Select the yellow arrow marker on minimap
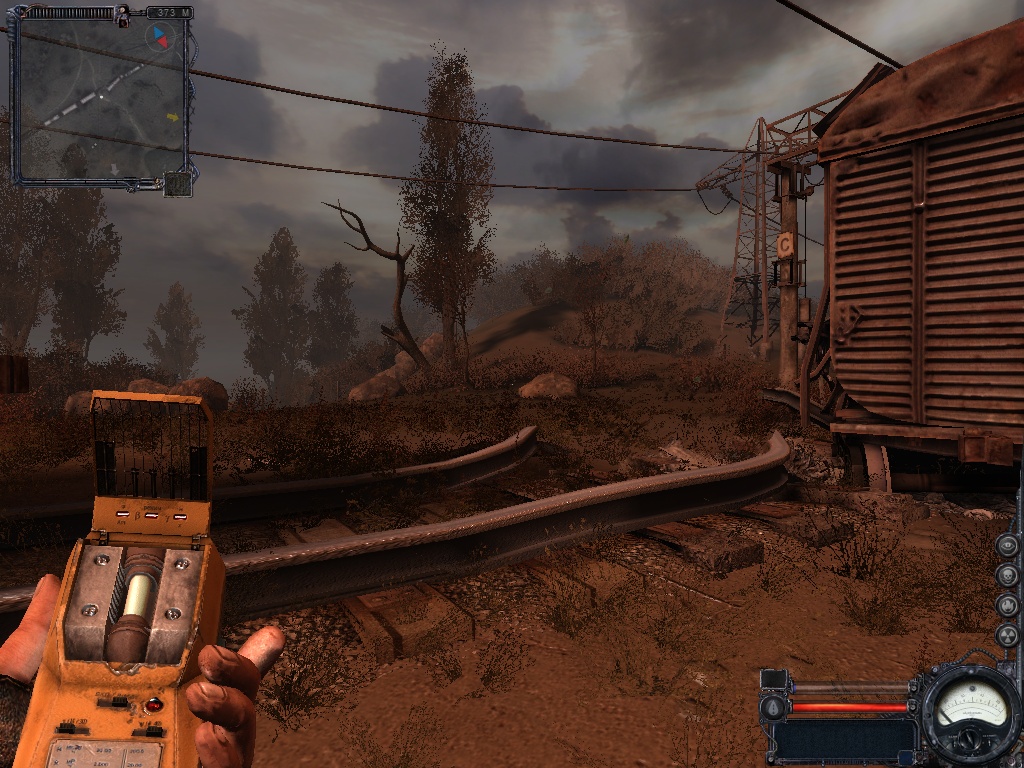1024x768 pixels. pyautogui.click(x=172, y=117)
